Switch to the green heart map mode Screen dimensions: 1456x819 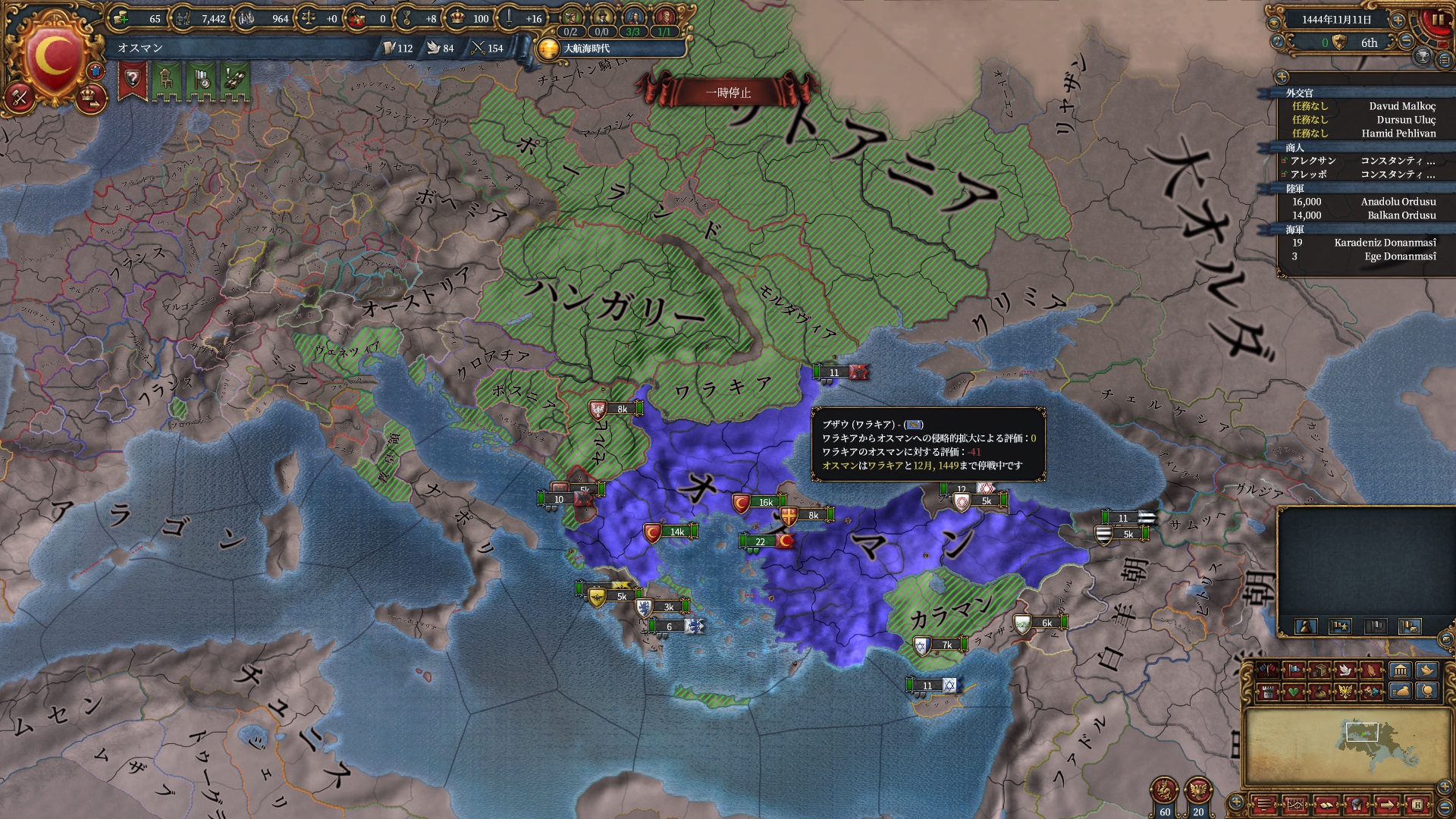pyautogui.click(x=1292, y=692)
